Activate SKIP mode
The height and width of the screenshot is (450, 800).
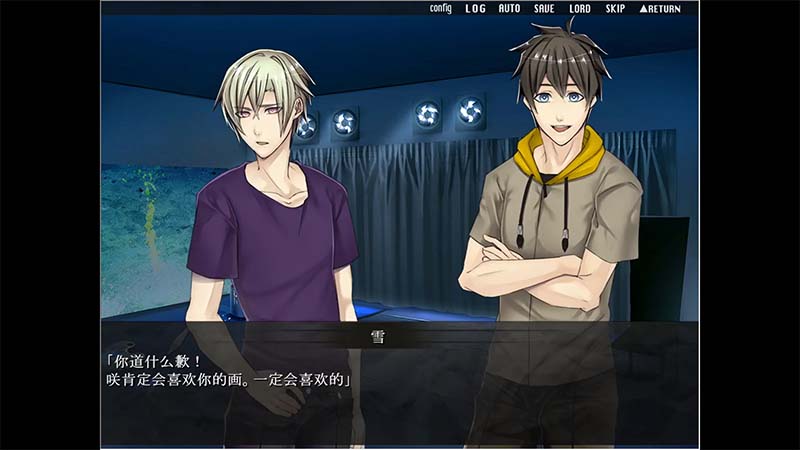click(x=614, y=9)
